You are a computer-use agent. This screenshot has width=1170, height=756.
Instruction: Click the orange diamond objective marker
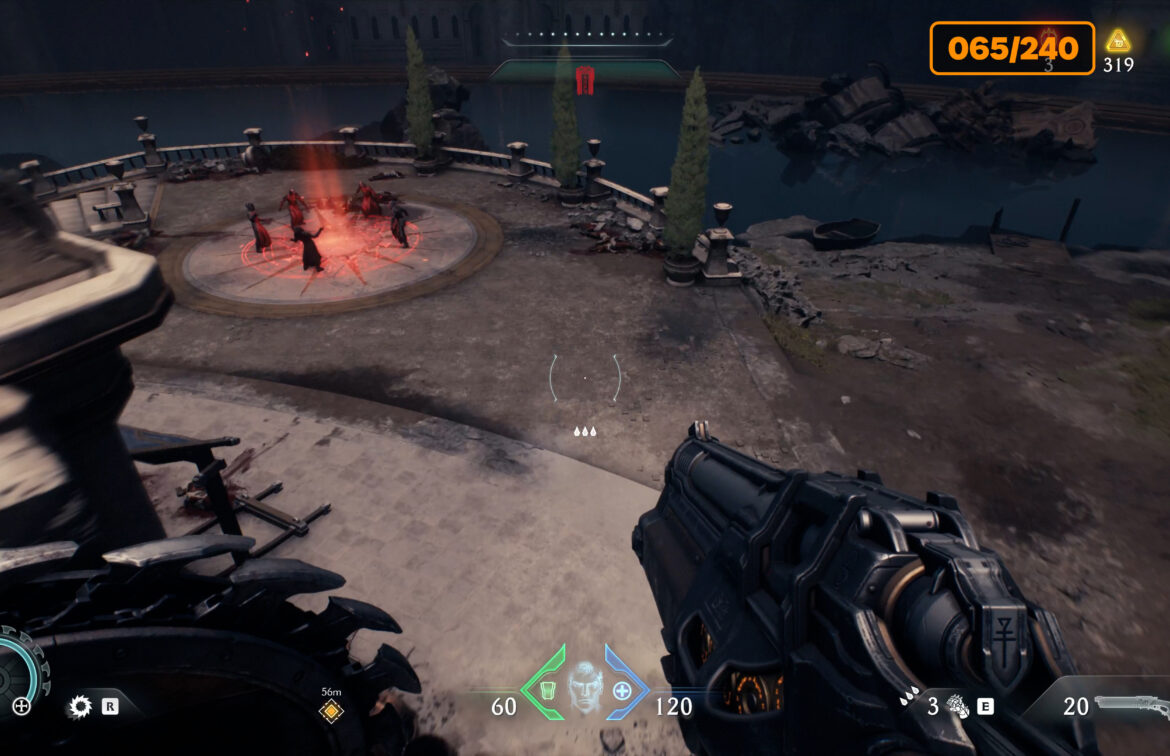tap(331, 711)
